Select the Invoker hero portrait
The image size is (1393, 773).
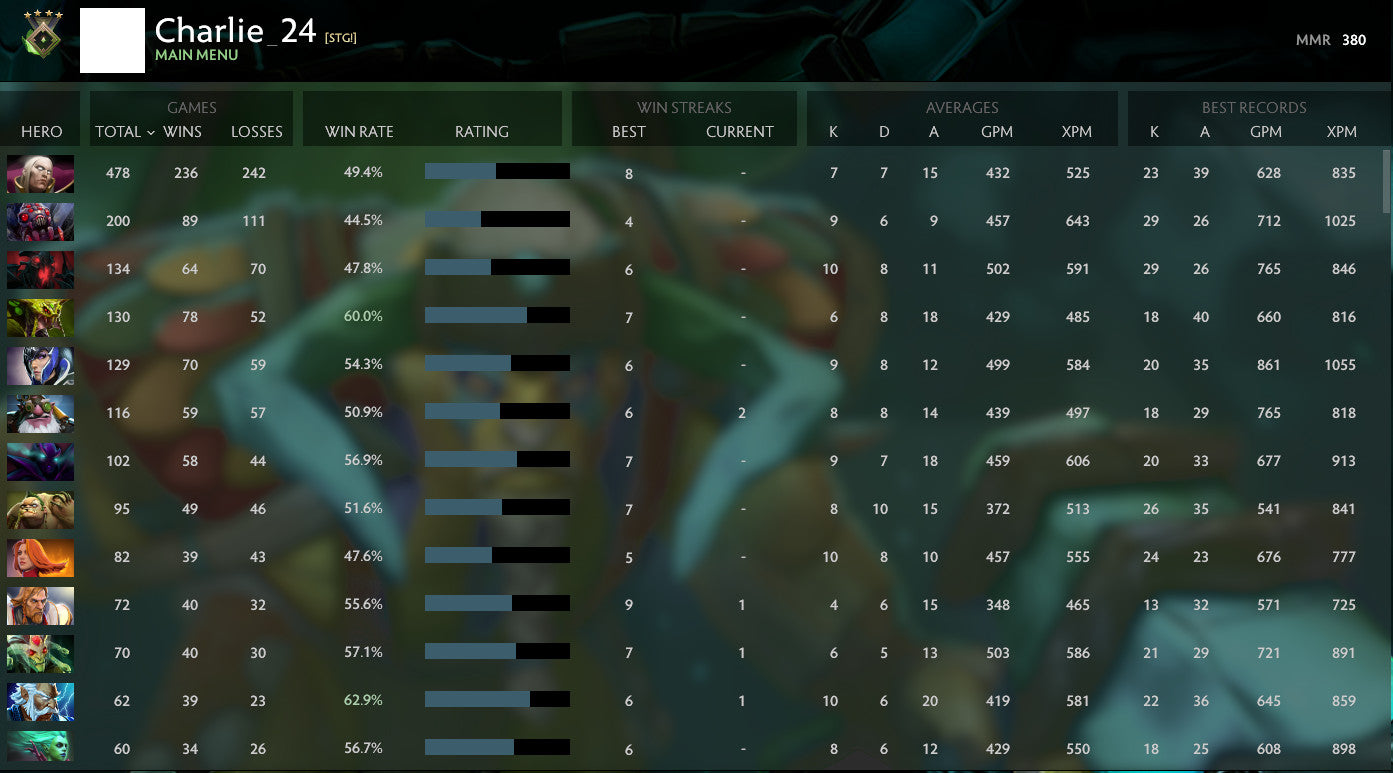click(x=40, y=174)
